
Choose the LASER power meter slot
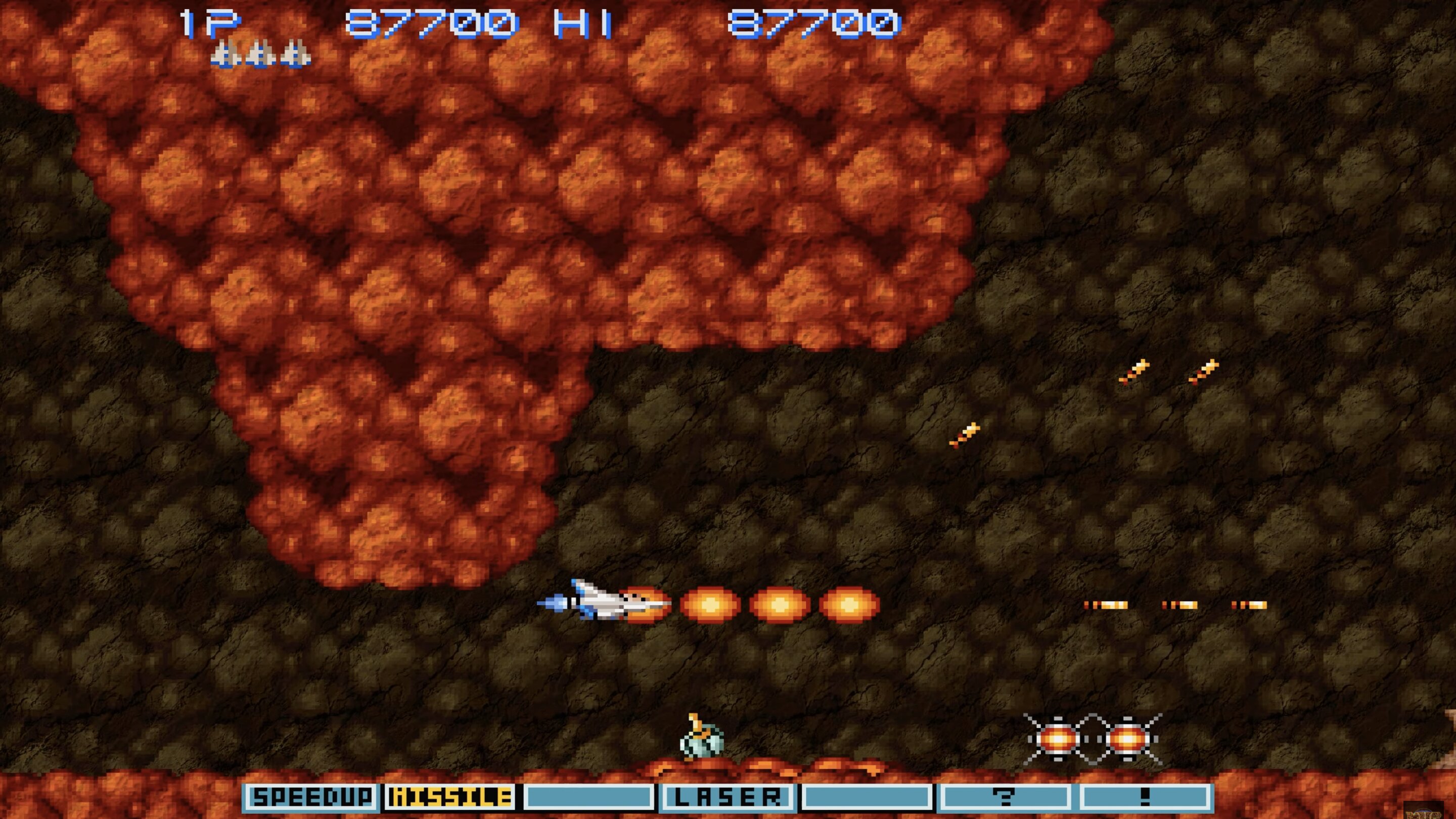click(x=727, y=798)
